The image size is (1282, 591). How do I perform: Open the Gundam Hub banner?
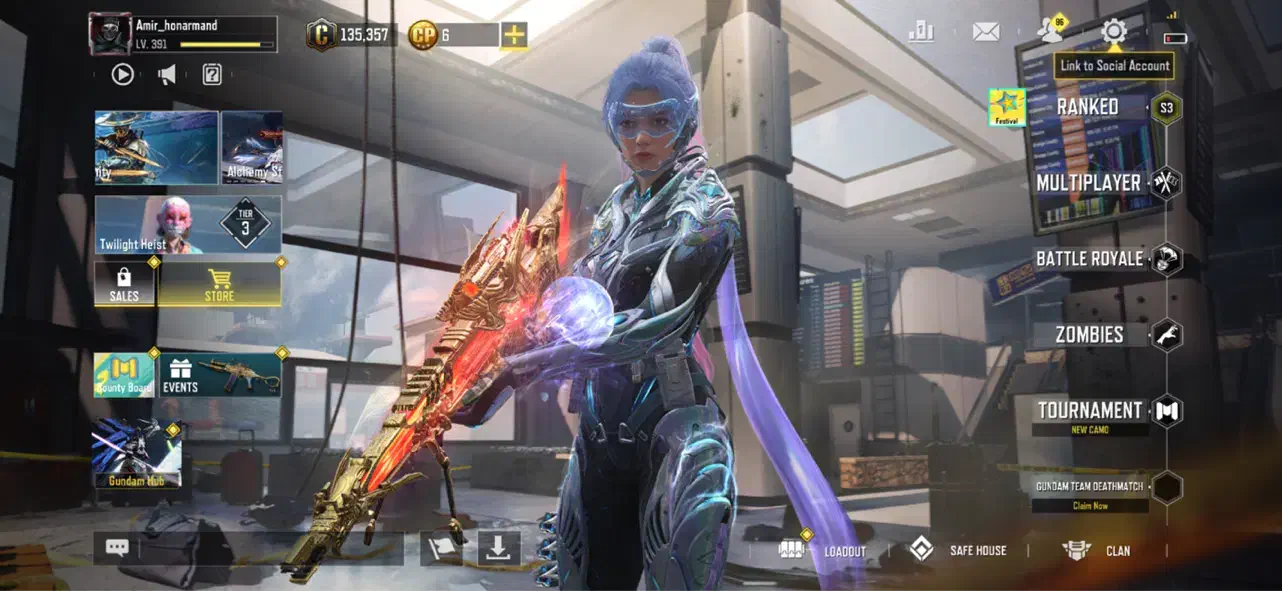(137, 453)
